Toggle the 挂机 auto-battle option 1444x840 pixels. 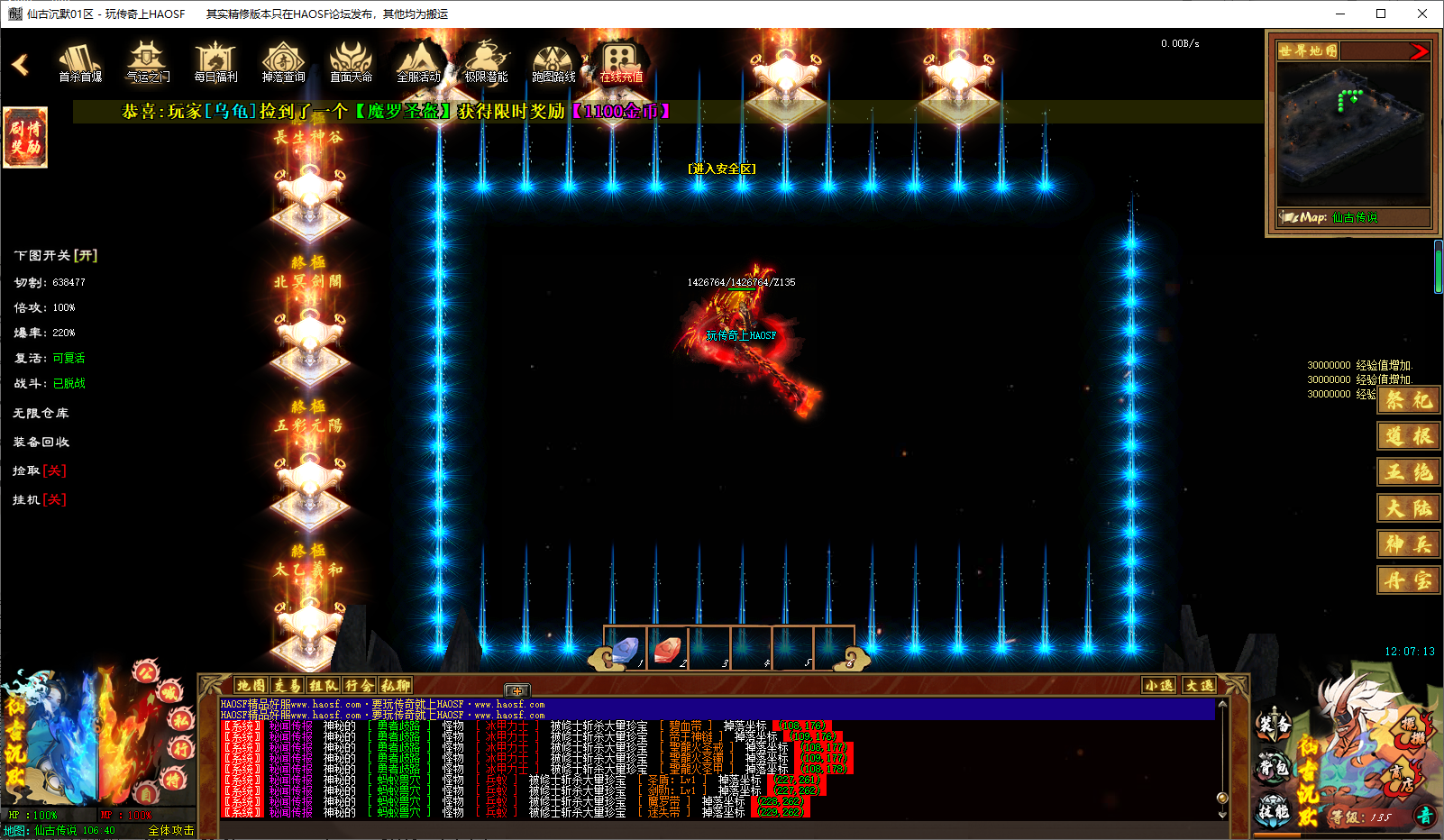40,499
